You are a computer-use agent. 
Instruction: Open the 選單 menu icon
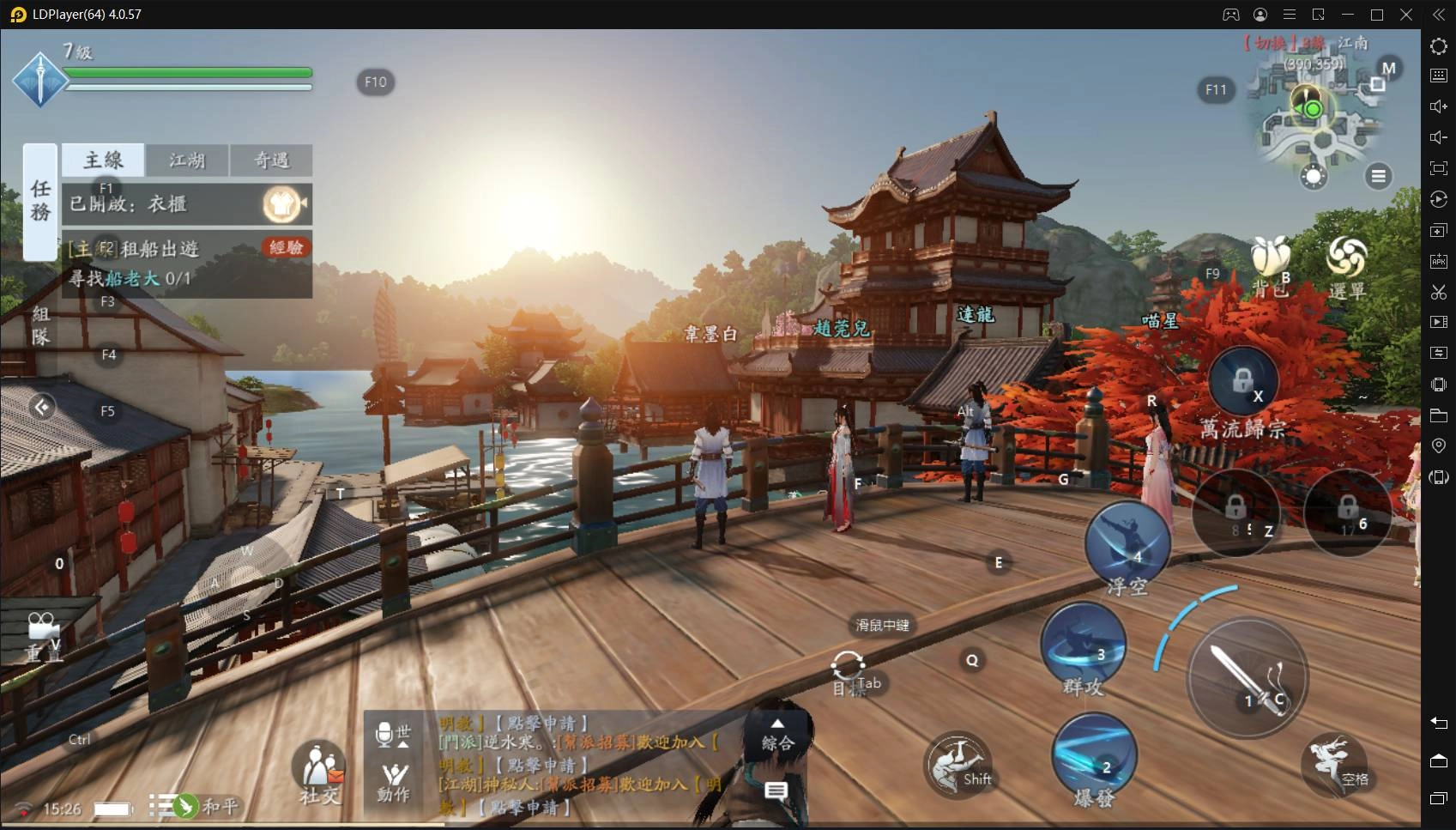point(1346,264)
